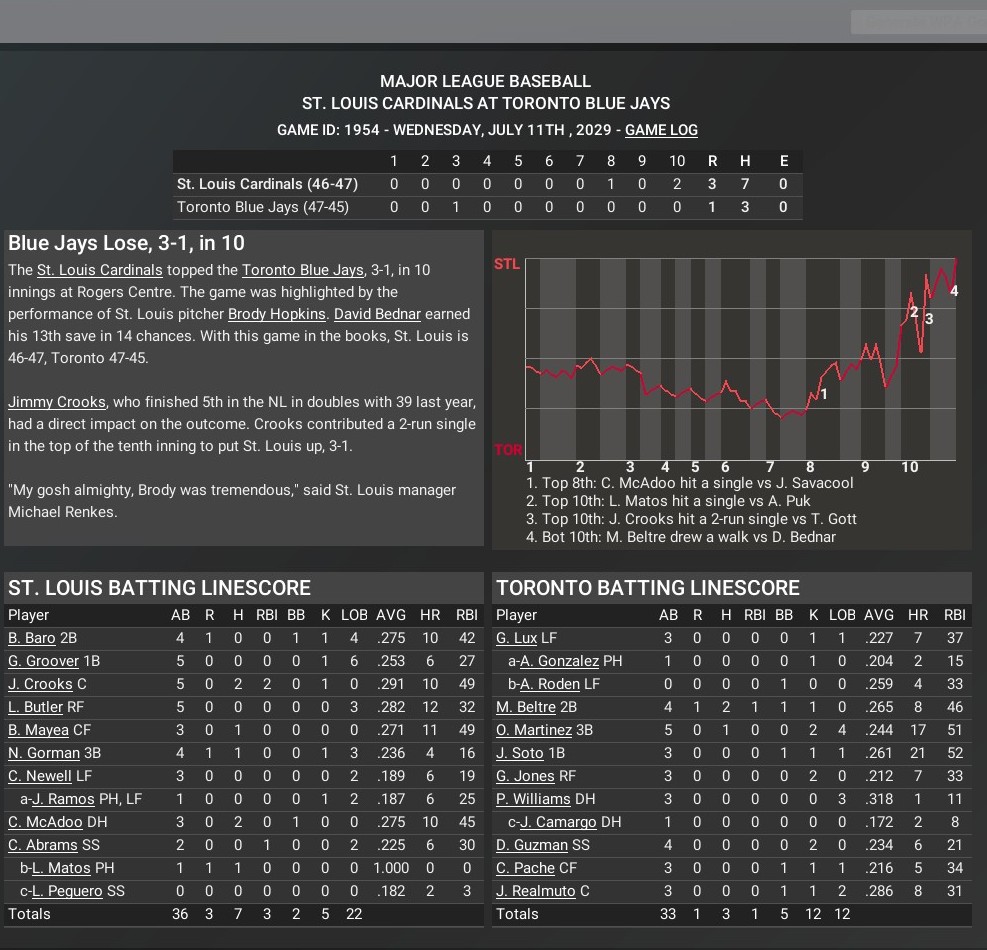Open L. Matos pinch hitter entry
987x950 pixels.
click(61, 868)
